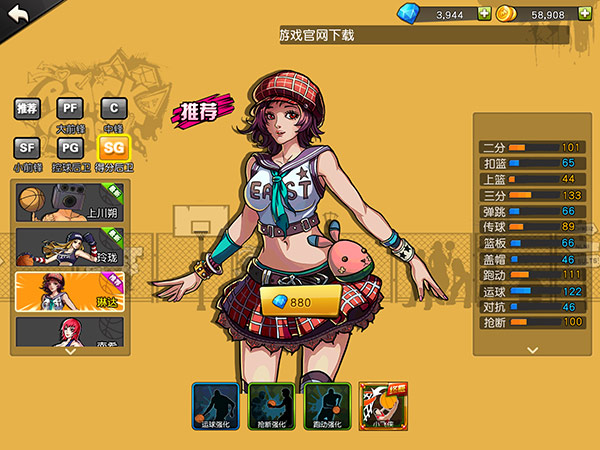
Task: Open the 跑动强化 running boost skill
Action: (327, 406)
